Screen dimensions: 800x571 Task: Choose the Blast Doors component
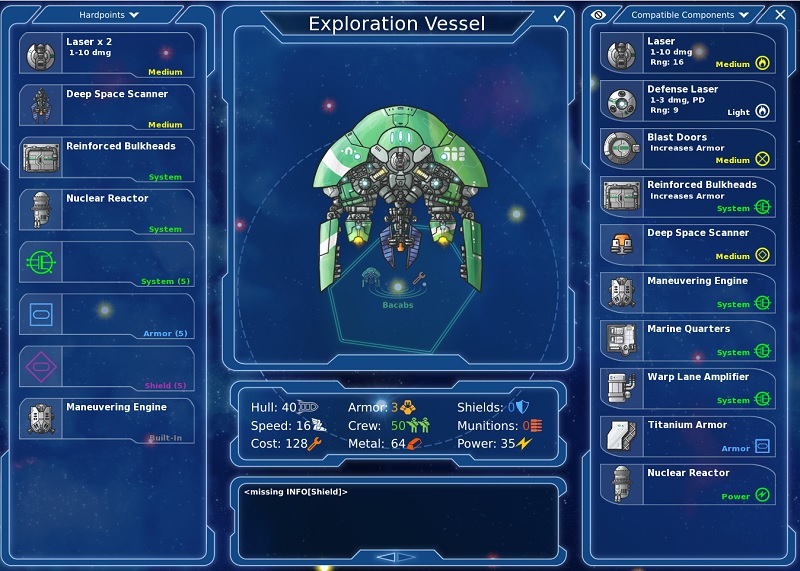pyautogui.click(x=688, y=149)
